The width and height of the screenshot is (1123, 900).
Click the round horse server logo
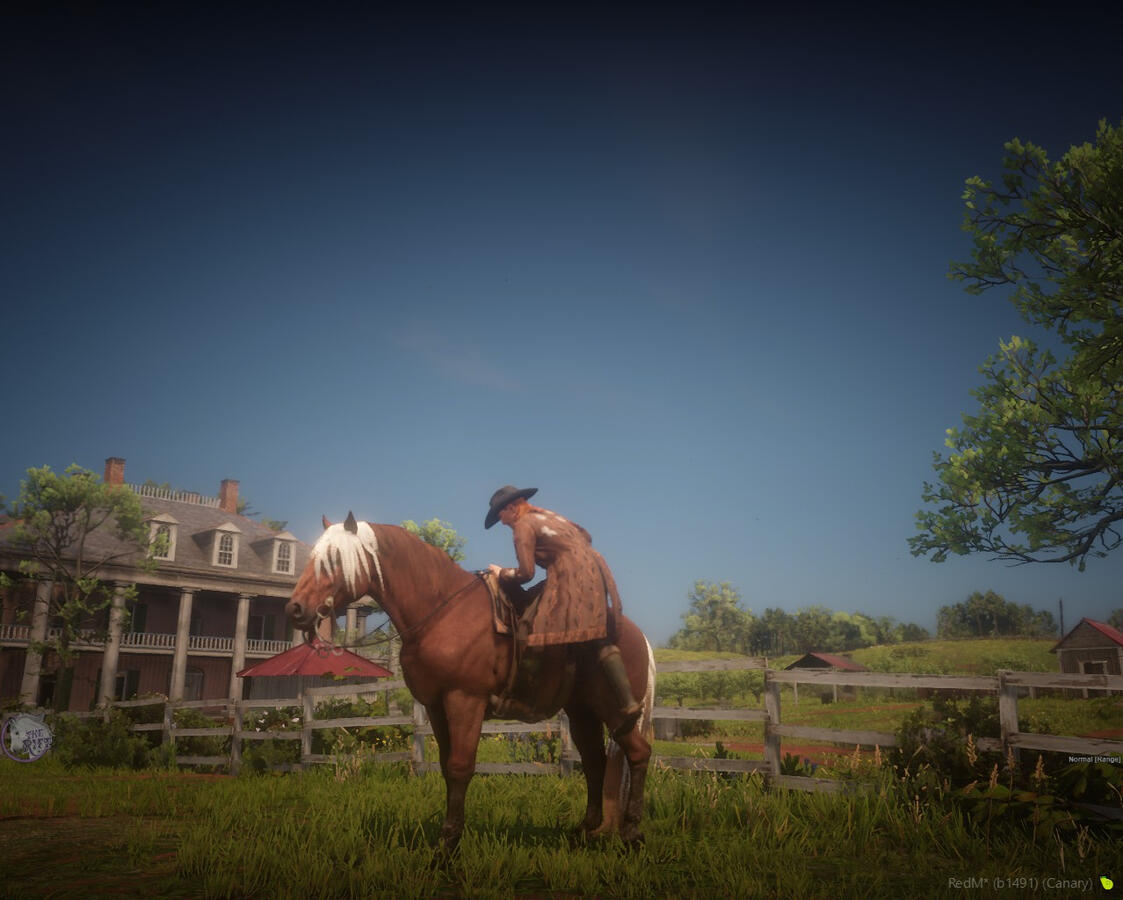26,737
